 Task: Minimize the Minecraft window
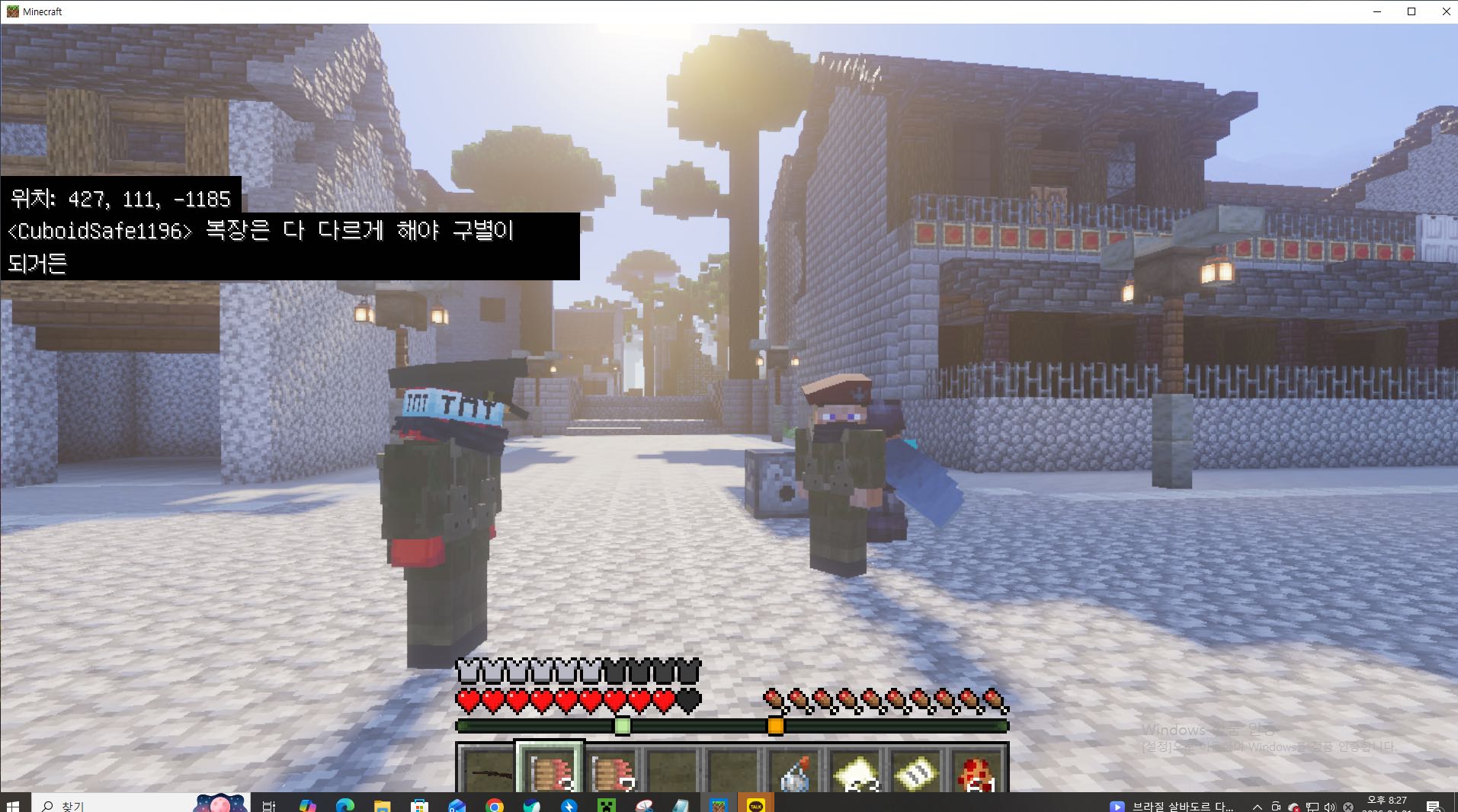(1377, 11)
